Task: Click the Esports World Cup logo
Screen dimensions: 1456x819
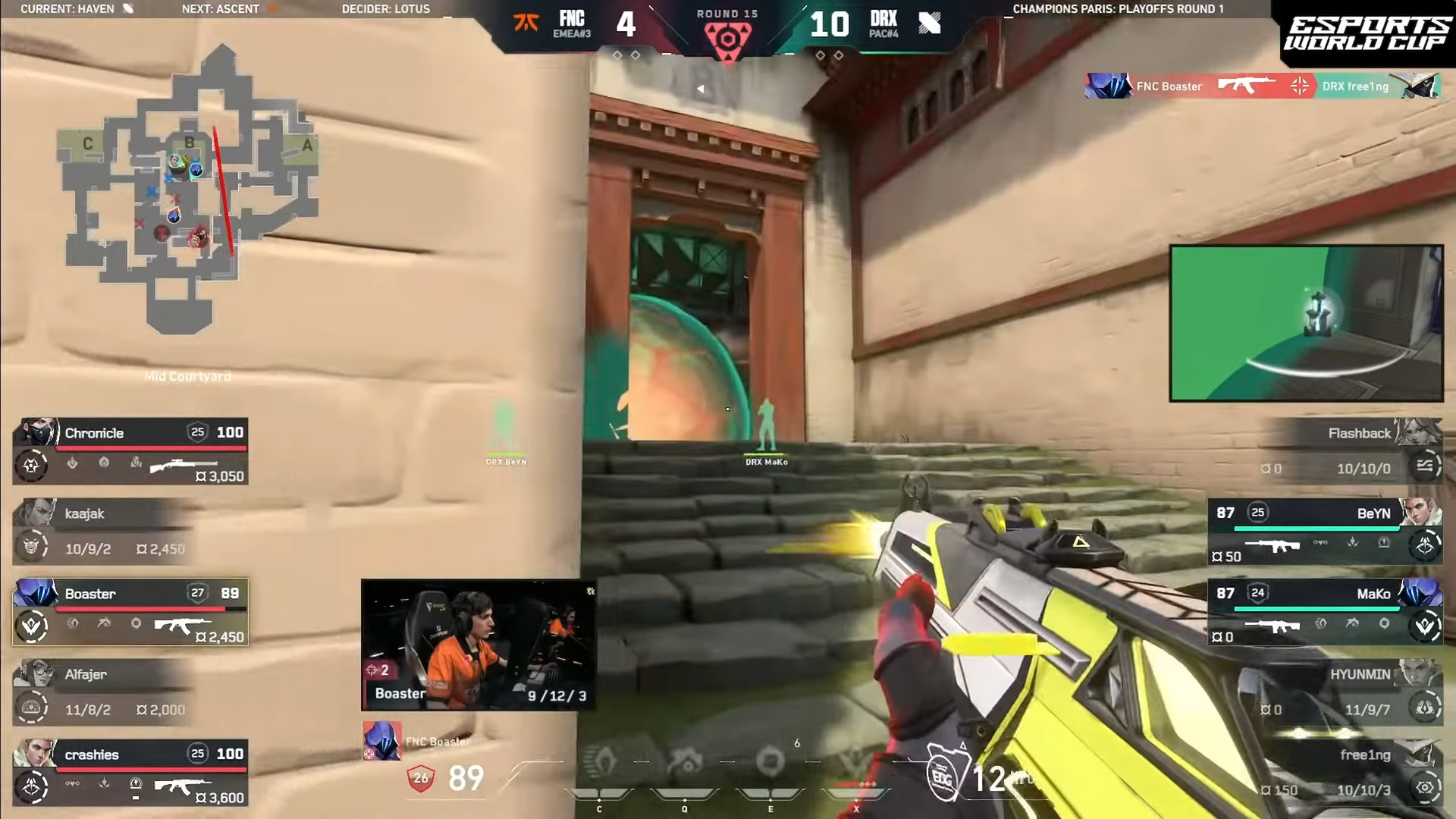Action: (x=1367, y=34)
